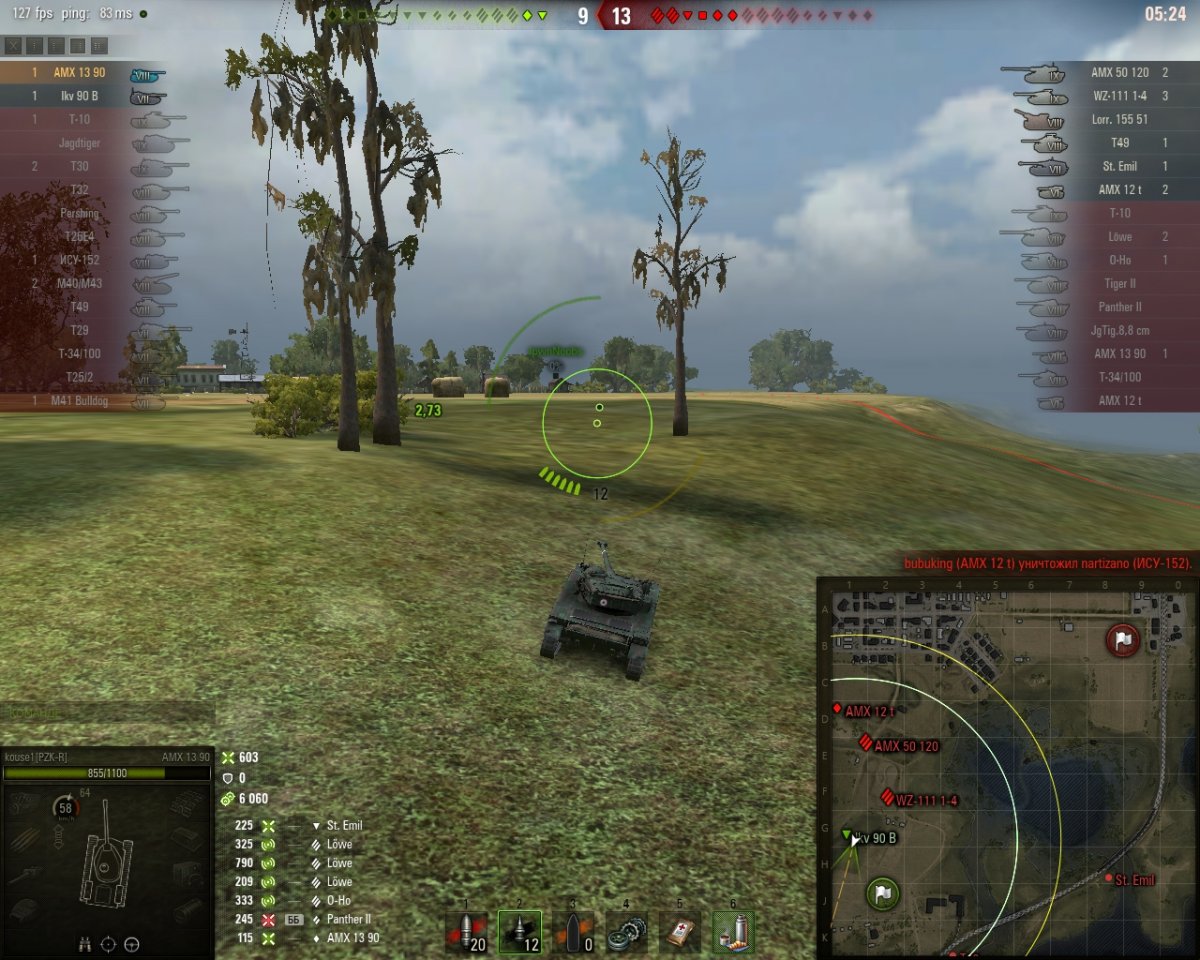Select the empty third shell slot

573,931
